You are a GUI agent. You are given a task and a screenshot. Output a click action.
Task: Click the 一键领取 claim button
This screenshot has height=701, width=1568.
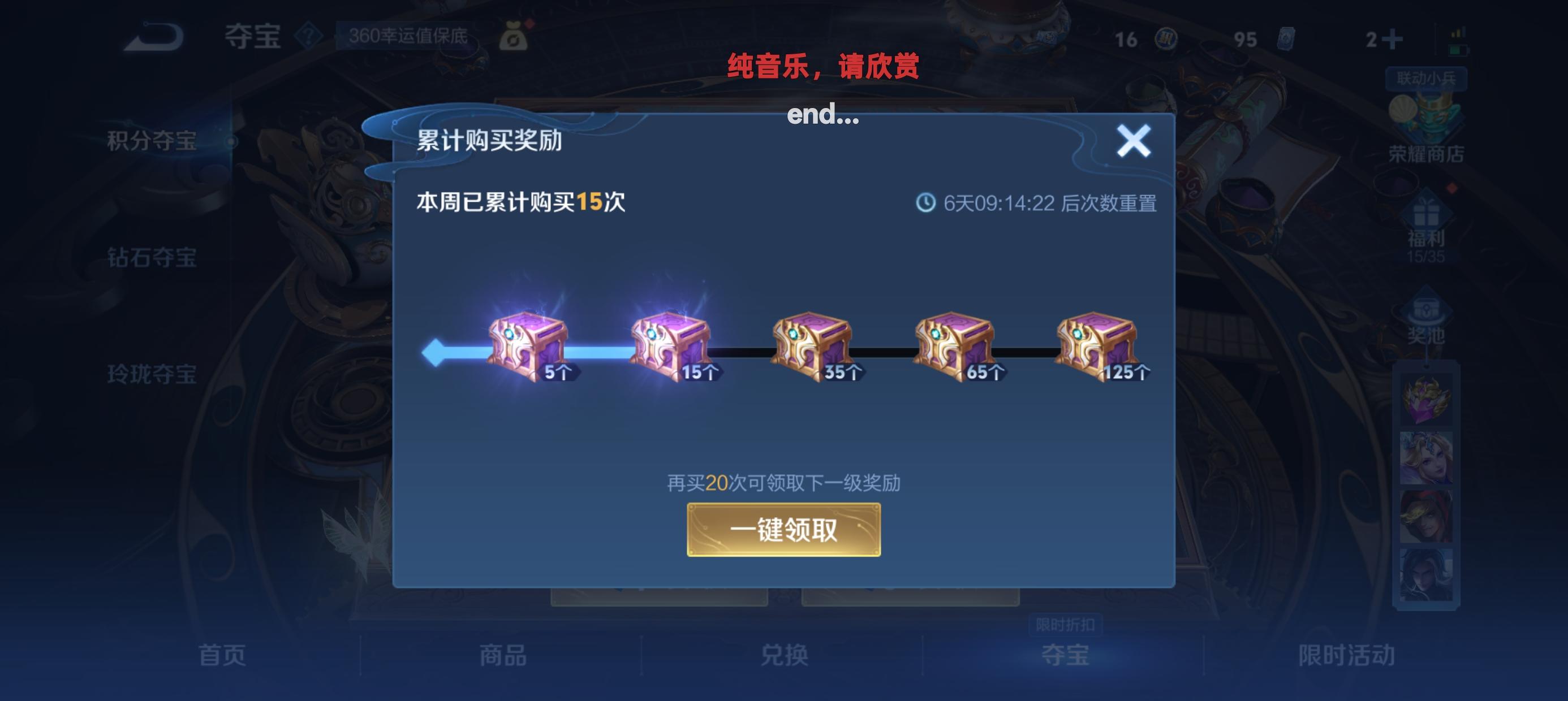784,529
